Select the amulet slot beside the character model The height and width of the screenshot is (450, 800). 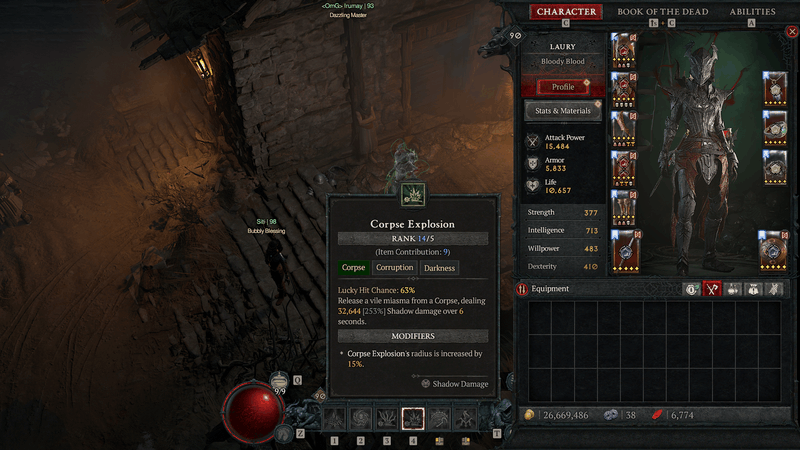click(775, 88)
